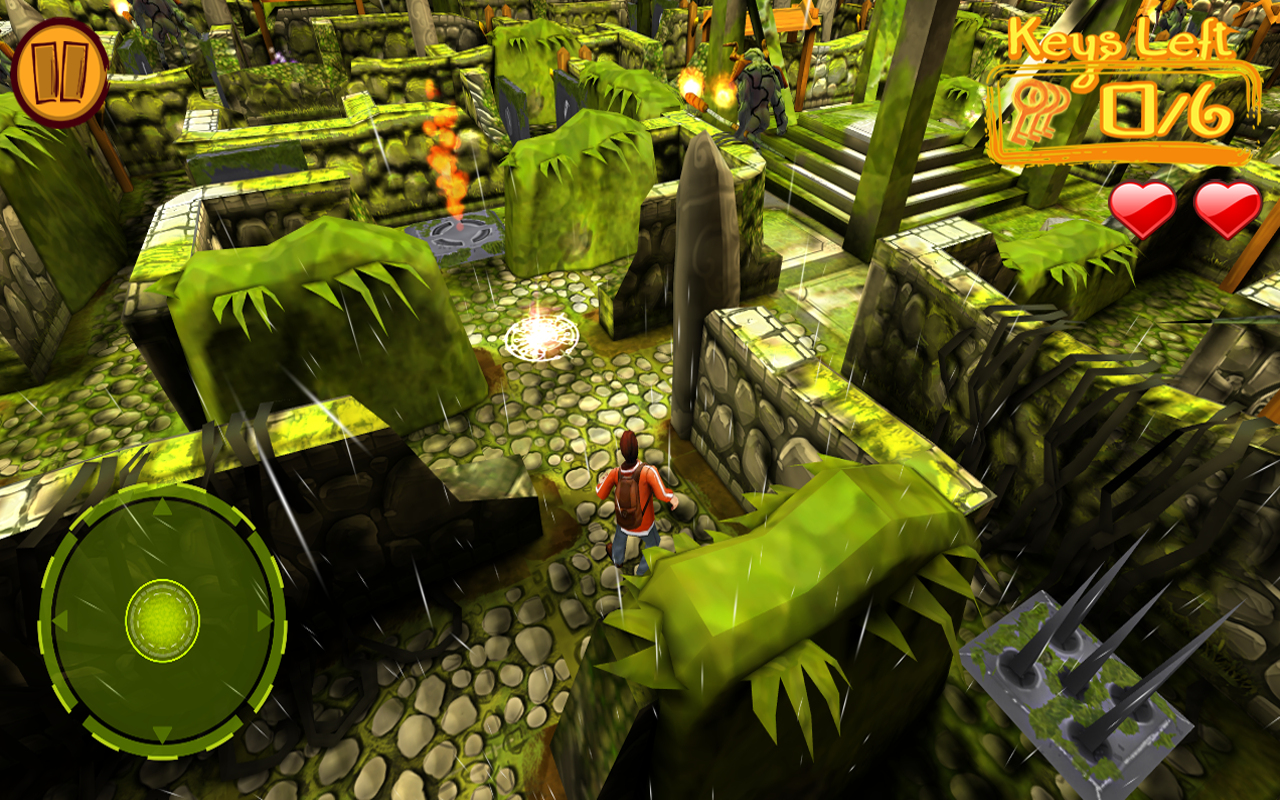Pause the game with the top-left button
Viewport: 1280px width, 800px height.
(60, 72)
